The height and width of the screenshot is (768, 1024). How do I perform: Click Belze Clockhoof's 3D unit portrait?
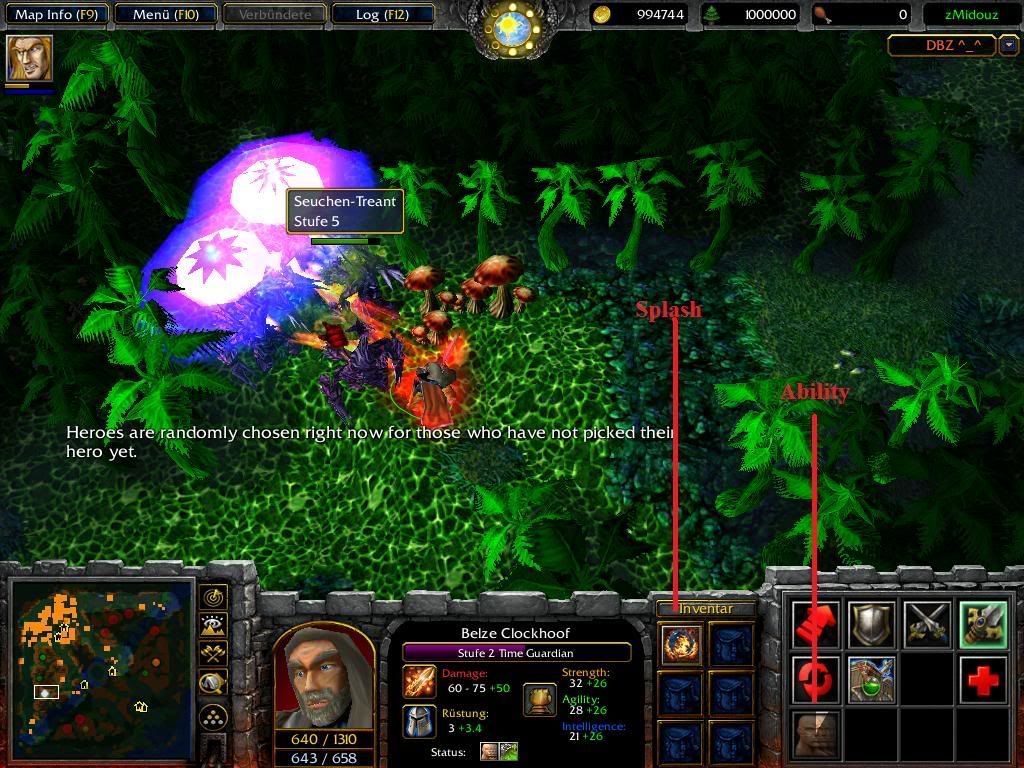(323, 679)
